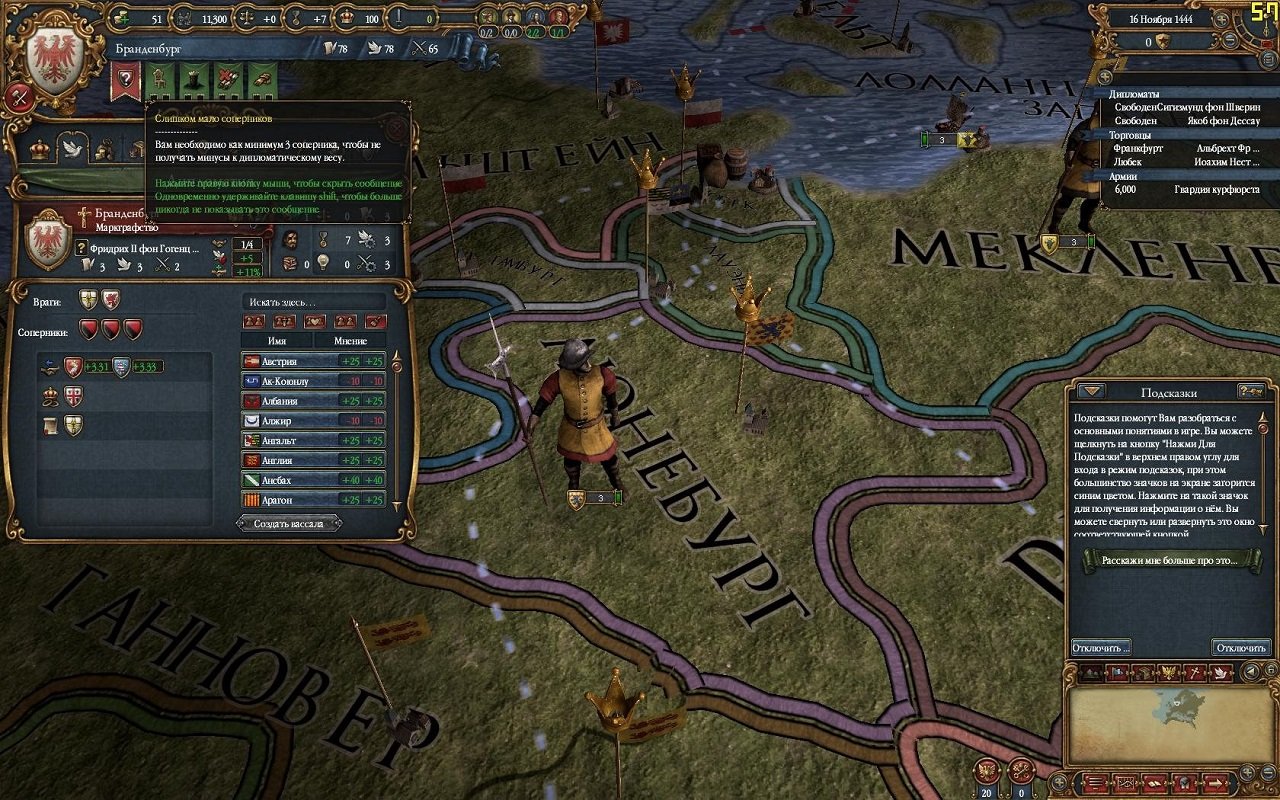This screenshot has height=800, width=1280.
Task: Click the manpower soldier icon on top bar
Action: tap(182, 16)
